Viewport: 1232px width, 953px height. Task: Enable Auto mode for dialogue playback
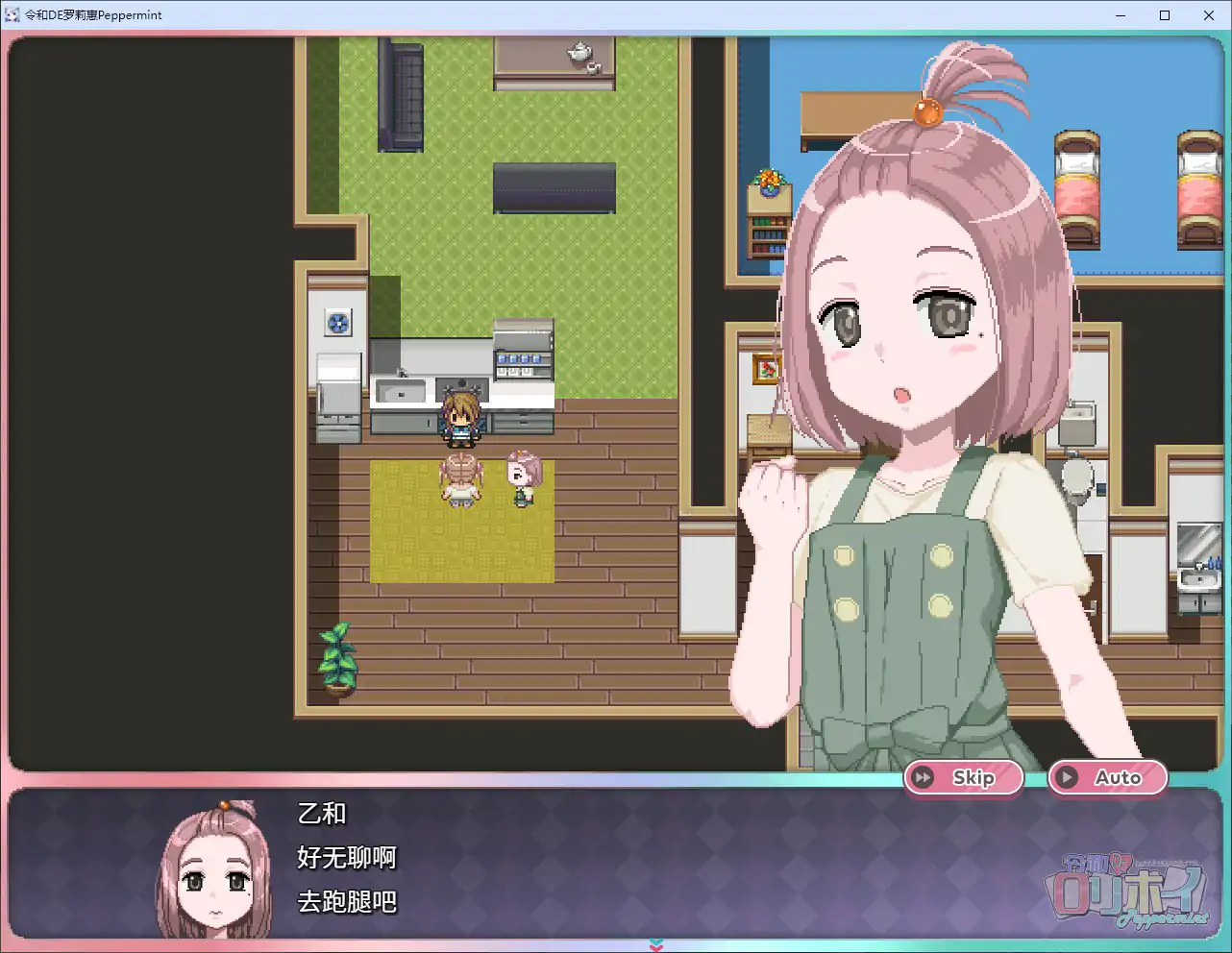click(x=1107, y=777)
